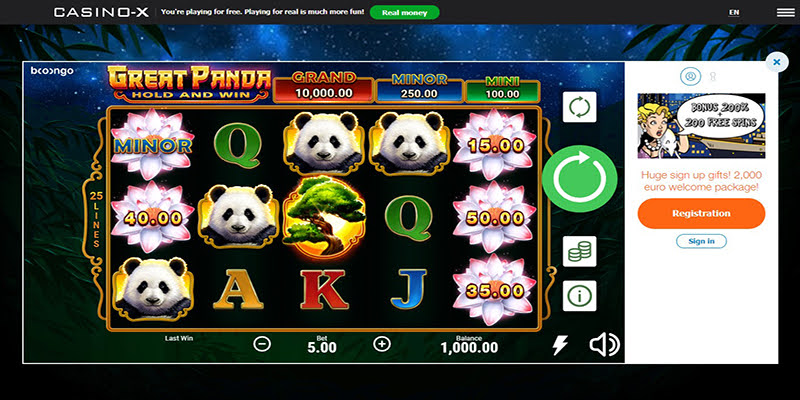Toggle the autoplay spin button
Image resolution: width=800 pixels, height=400 pixels.
click(x=580, y=107)
